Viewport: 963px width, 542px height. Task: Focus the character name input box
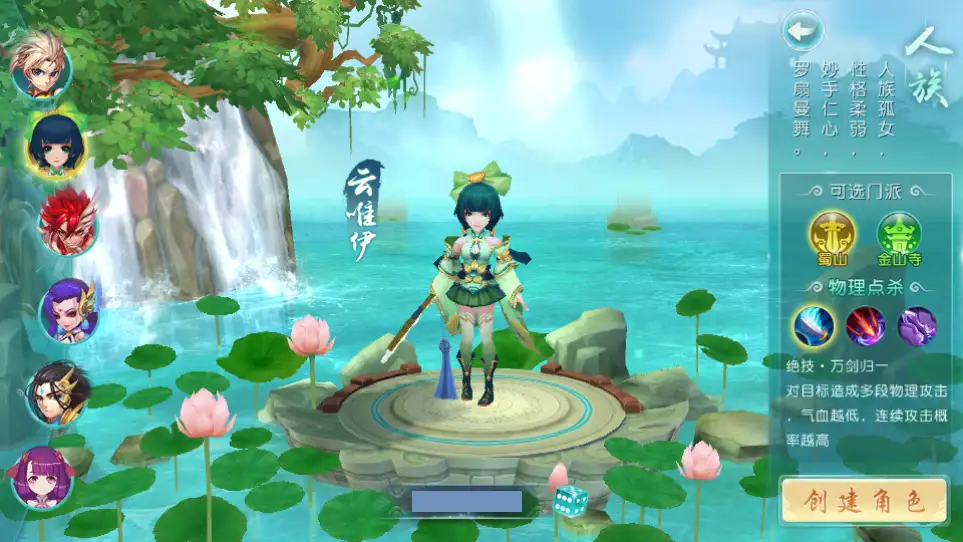point(467,501)
